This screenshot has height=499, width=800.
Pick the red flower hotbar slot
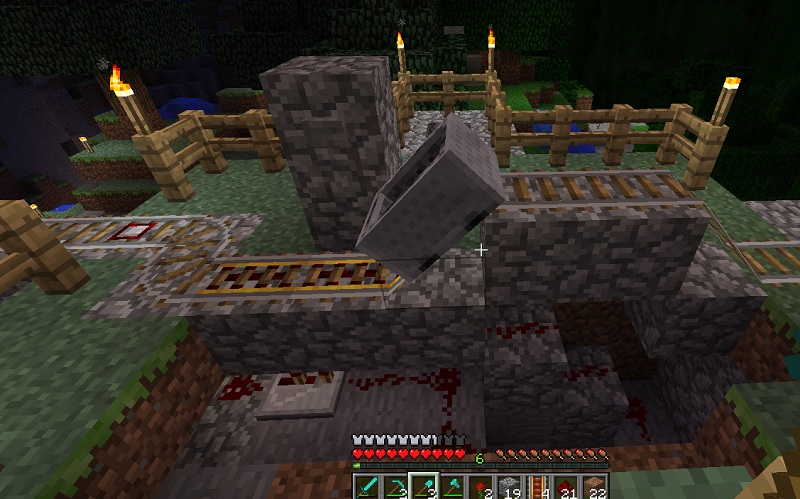(481, 487)
